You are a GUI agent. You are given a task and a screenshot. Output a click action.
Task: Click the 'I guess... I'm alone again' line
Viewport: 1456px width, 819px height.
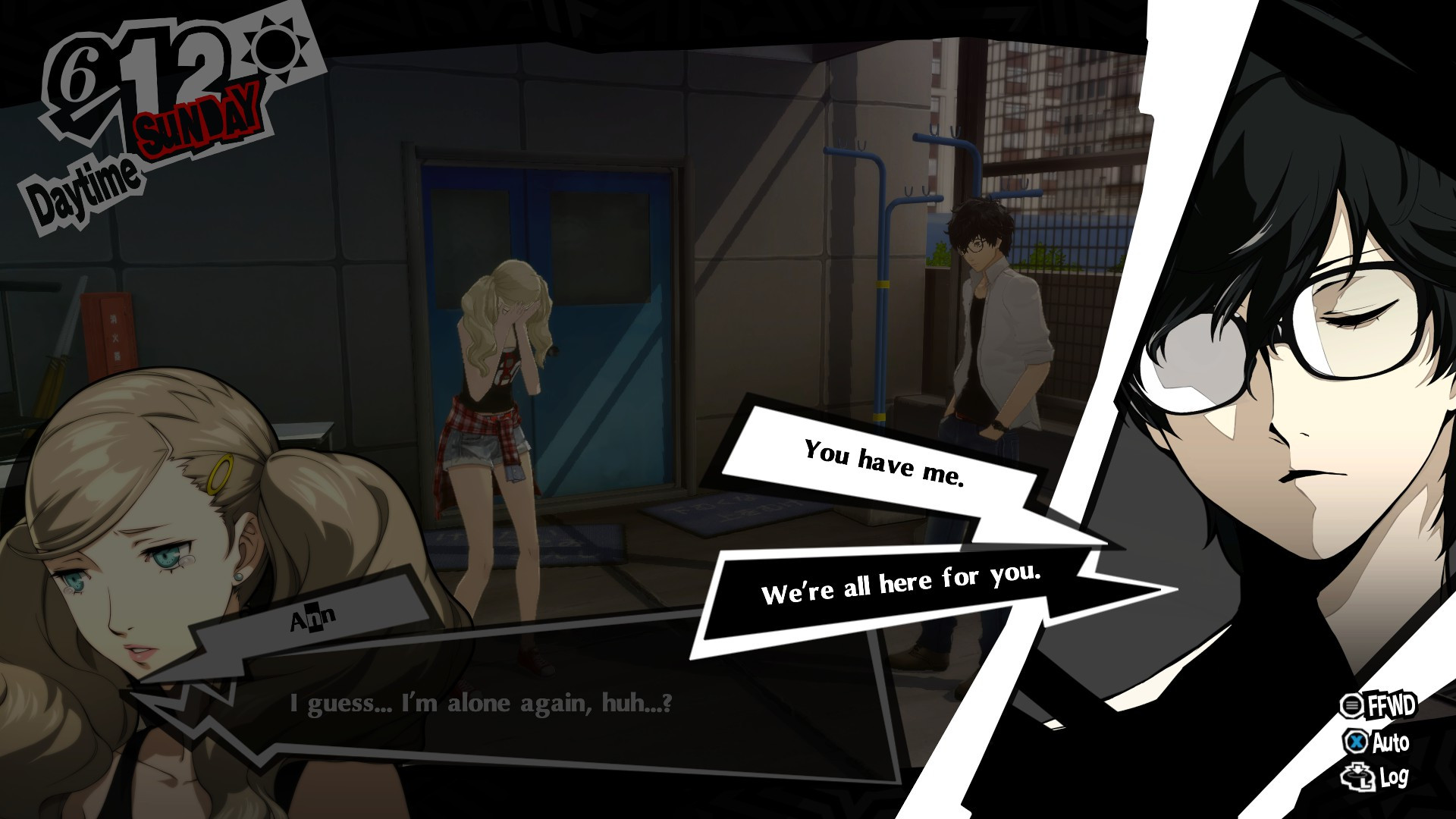point(478,704)
